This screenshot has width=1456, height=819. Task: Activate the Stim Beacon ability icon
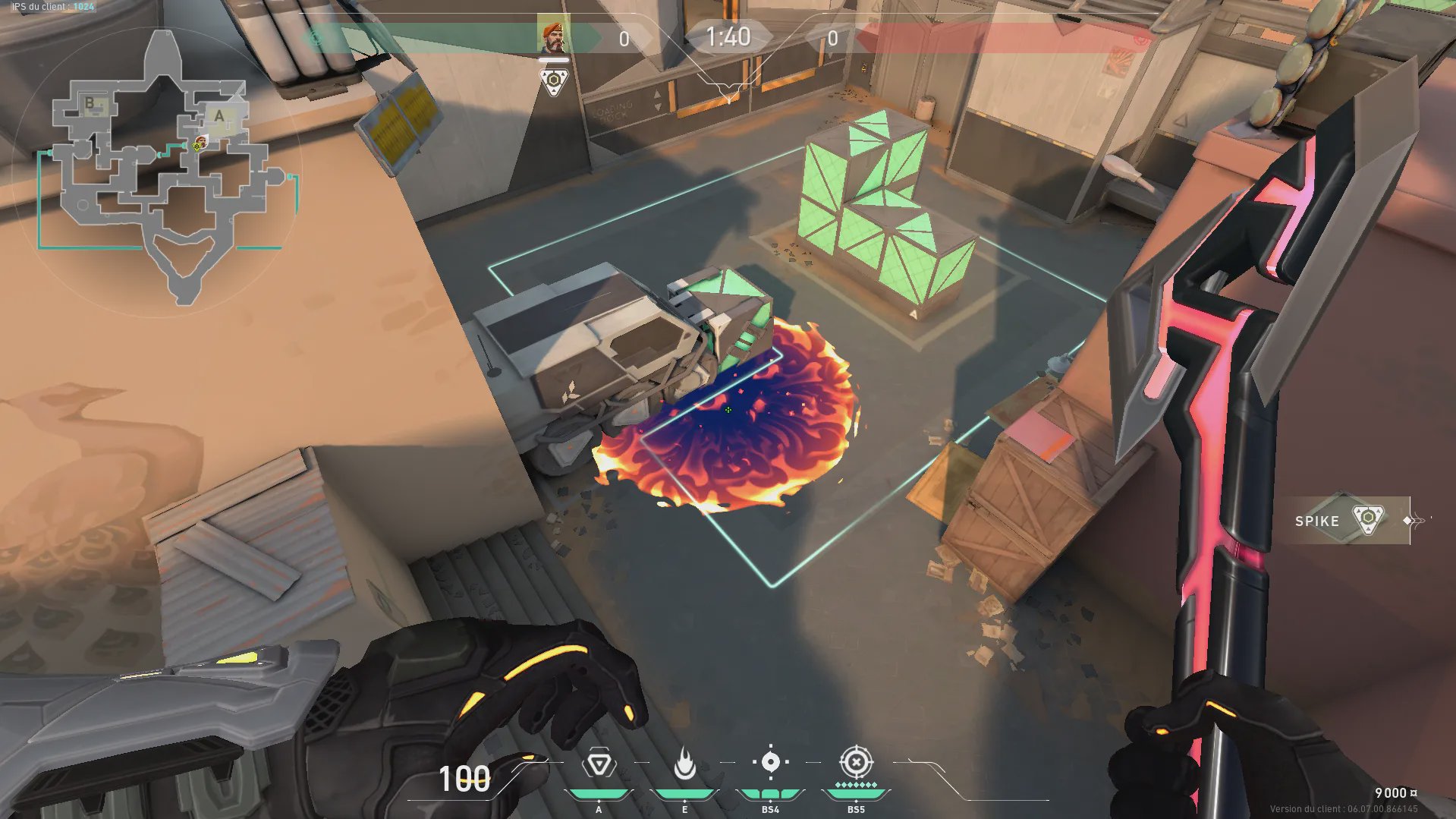click(599, 764)
